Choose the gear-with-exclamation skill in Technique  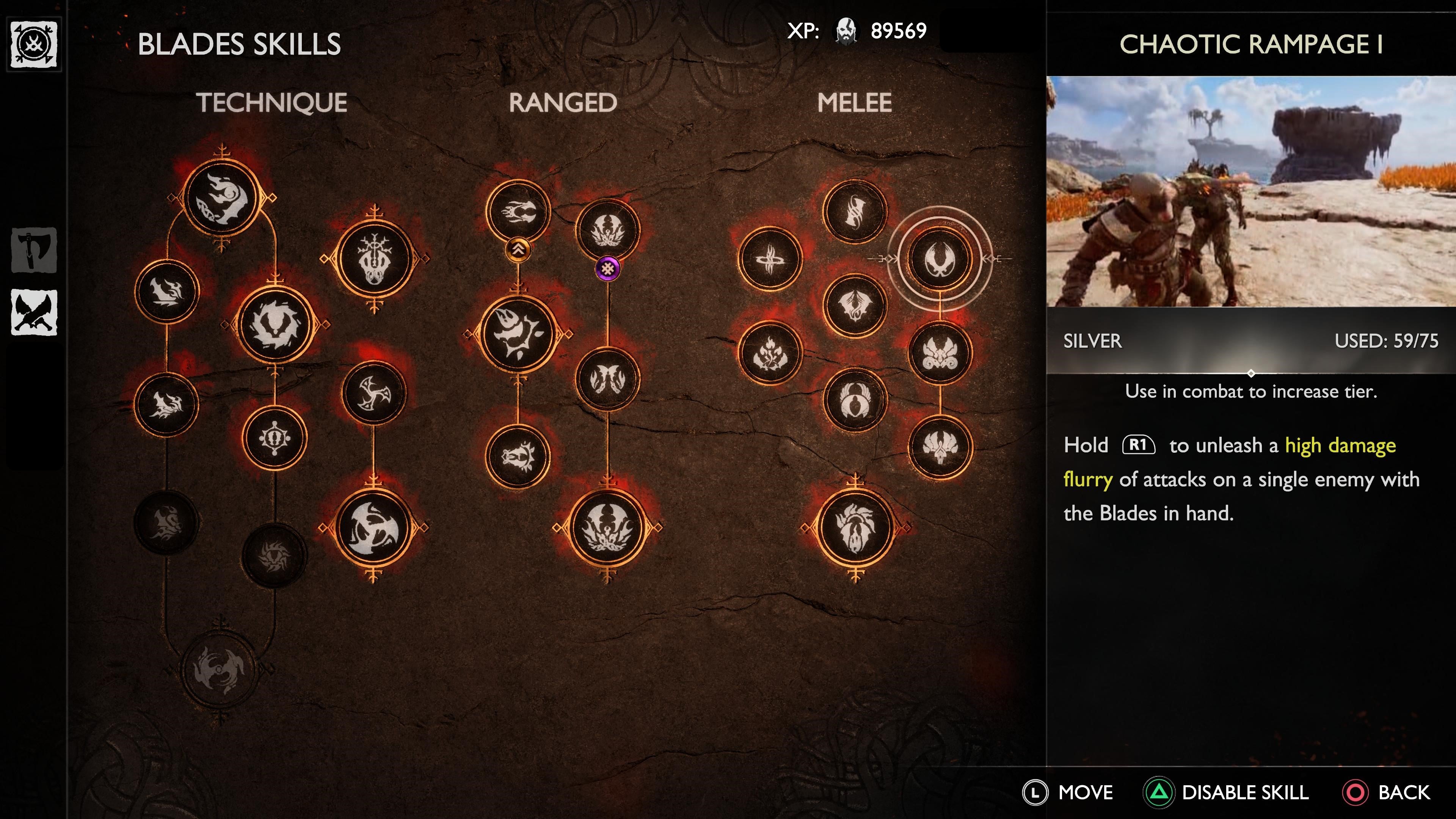(275, 439)
